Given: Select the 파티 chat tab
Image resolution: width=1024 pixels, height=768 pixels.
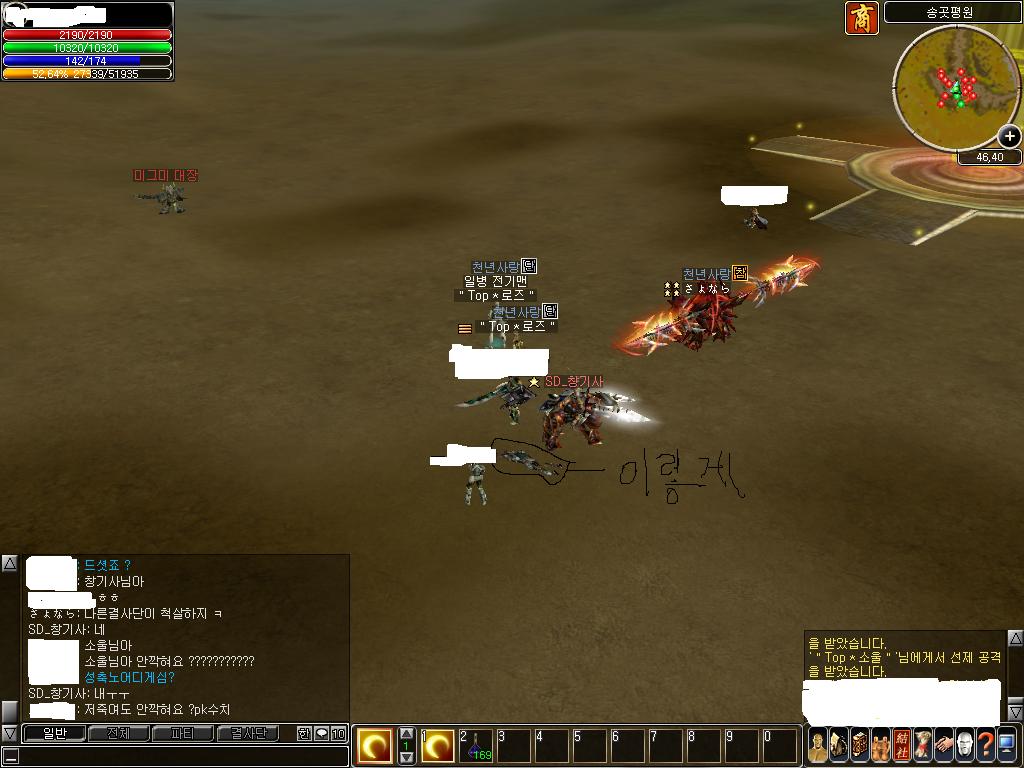Looking at the screenshot, I should (x=183, y=733).
